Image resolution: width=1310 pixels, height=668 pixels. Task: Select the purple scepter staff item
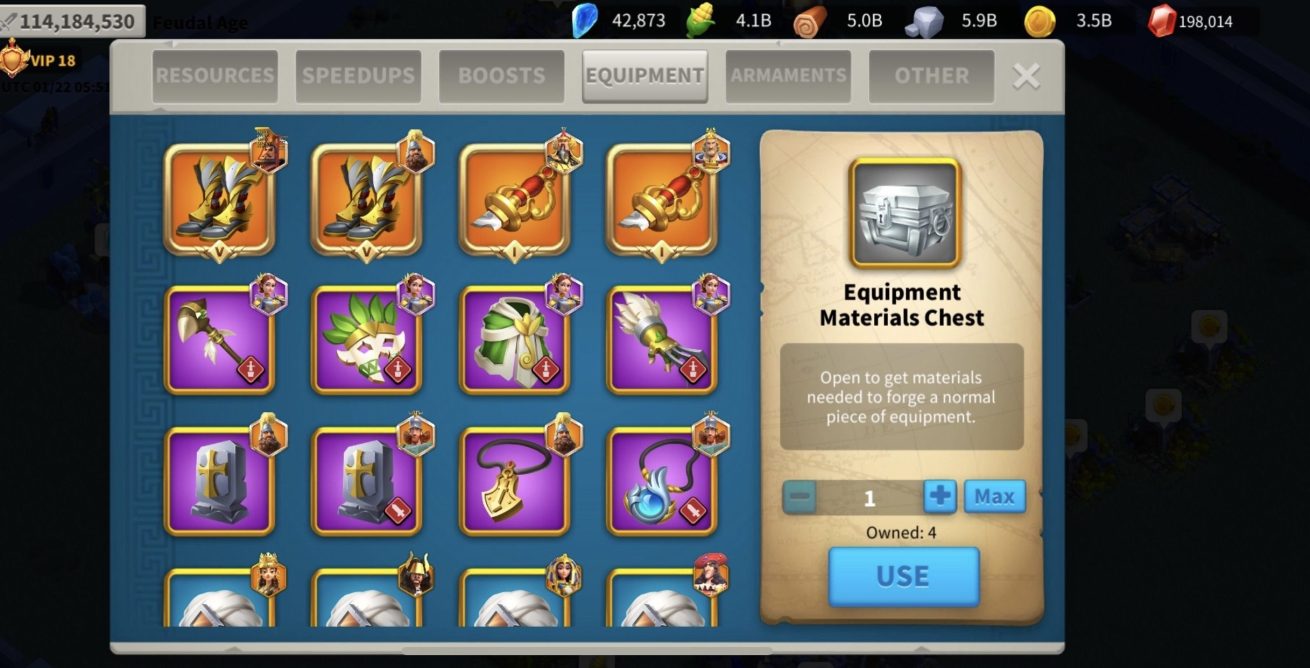[219, 340]
